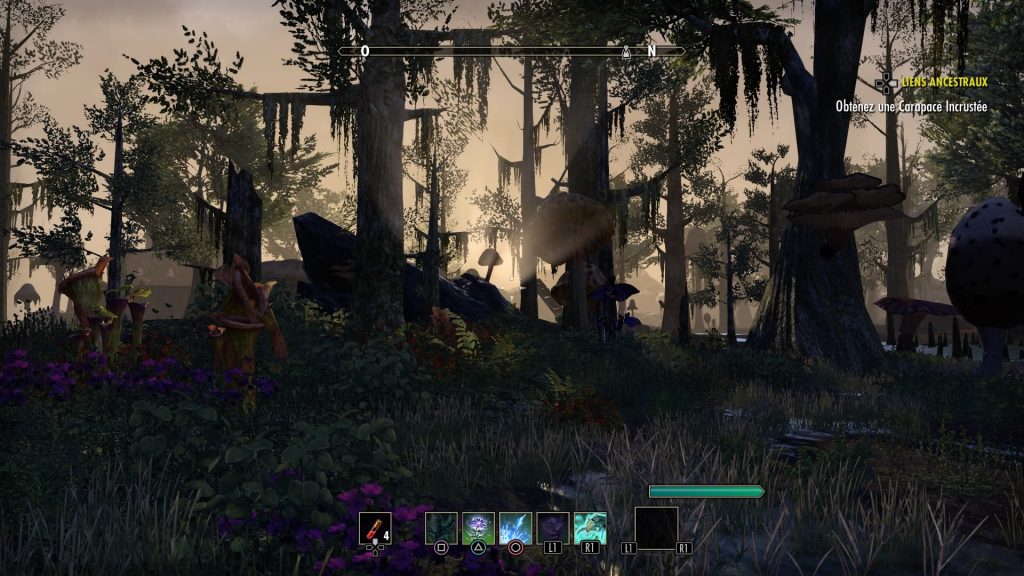Trigger the dark purple flower ability
This screenshot has width=1024, height=576.
553,527
